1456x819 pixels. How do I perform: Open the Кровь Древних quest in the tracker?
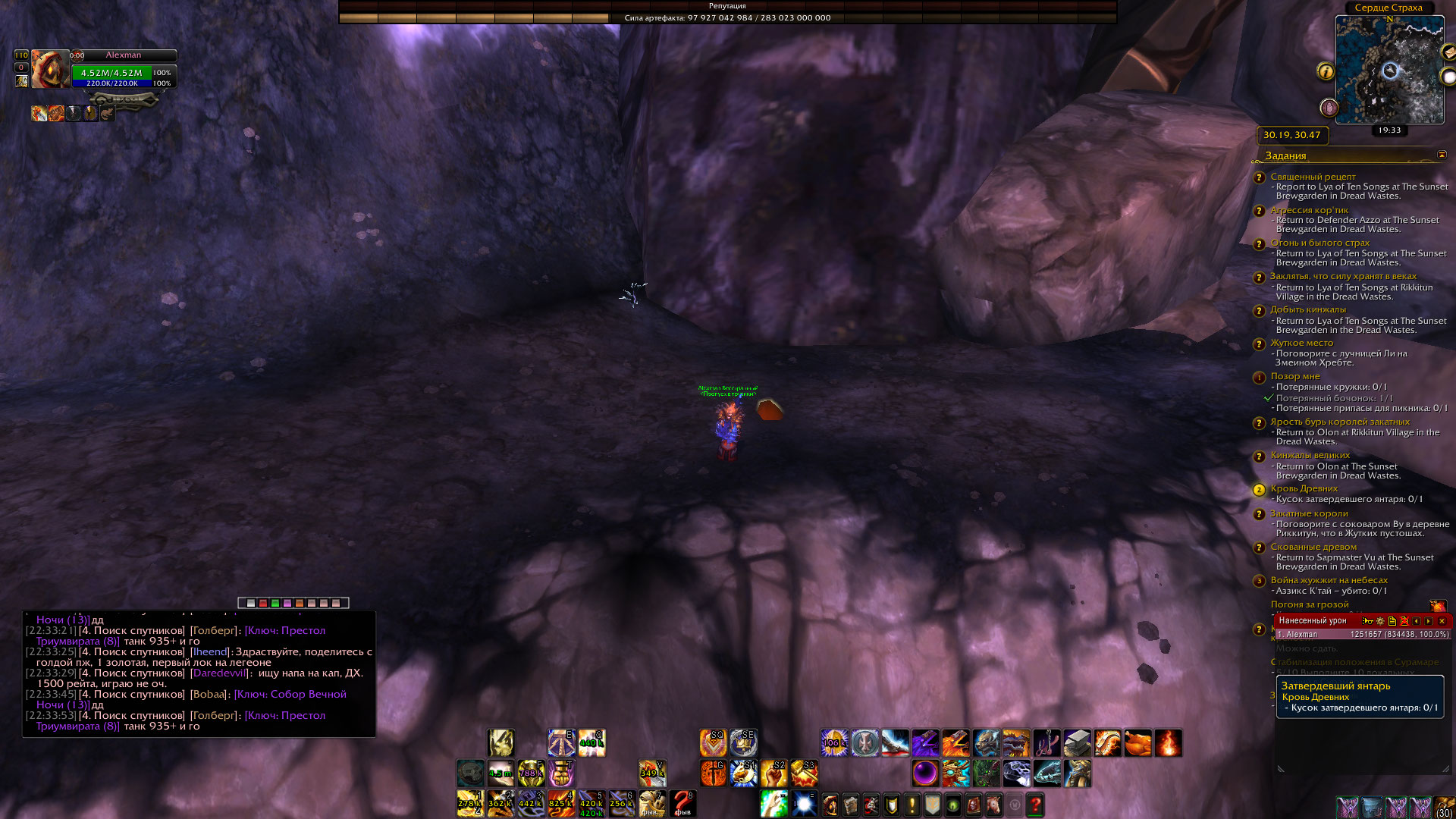tap(1304, 488)
